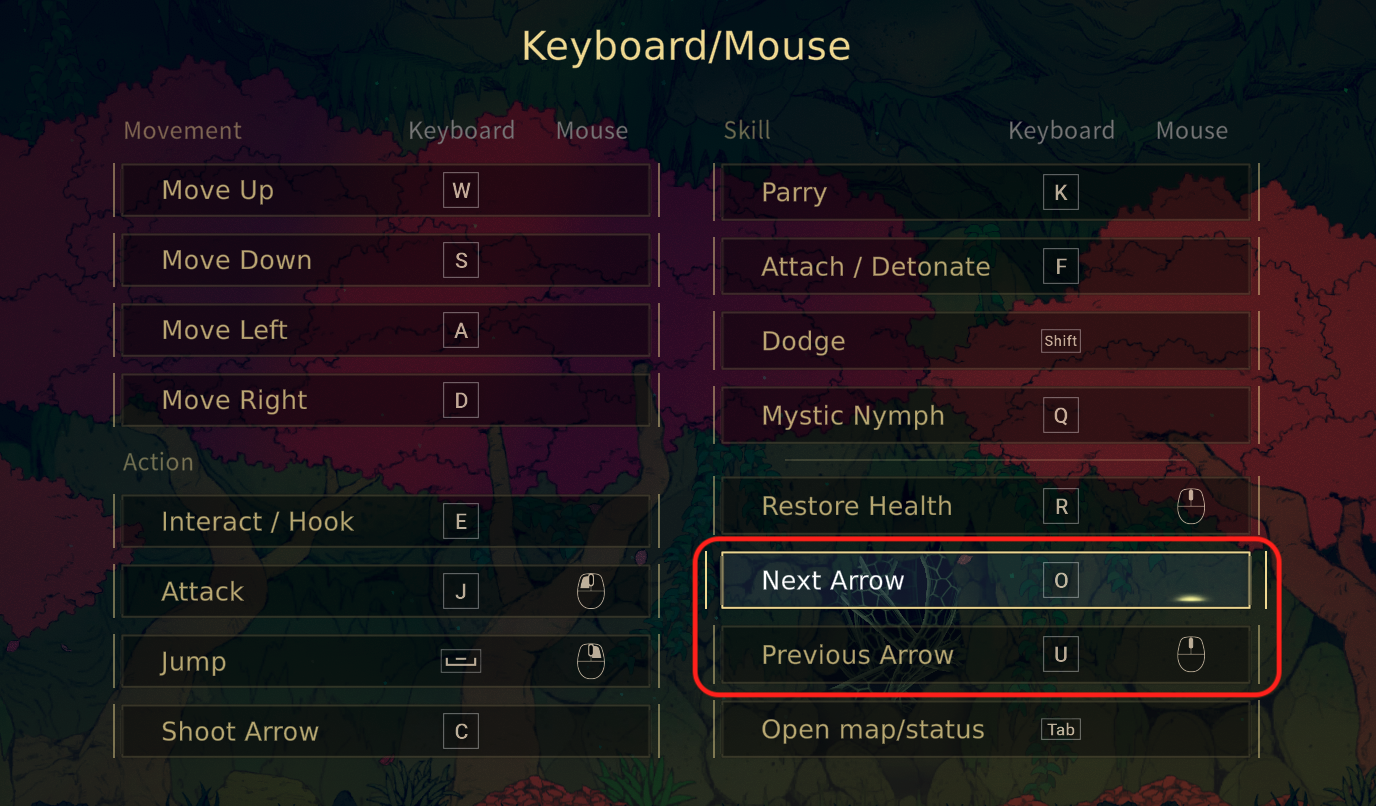Image resolution: width=1376 pixels, height=806 pixels.
Task: Select the mouse icon for Restore Health
Action: tap(1191, 505)
